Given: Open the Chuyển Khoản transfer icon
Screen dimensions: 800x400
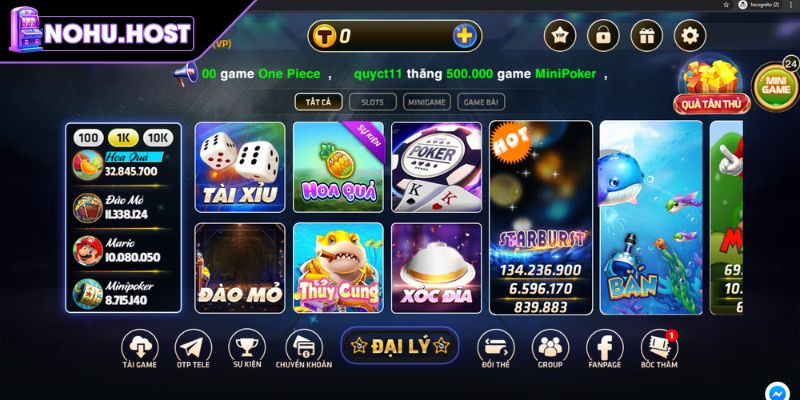Looking at the screenshot, I should coord(304,352).
